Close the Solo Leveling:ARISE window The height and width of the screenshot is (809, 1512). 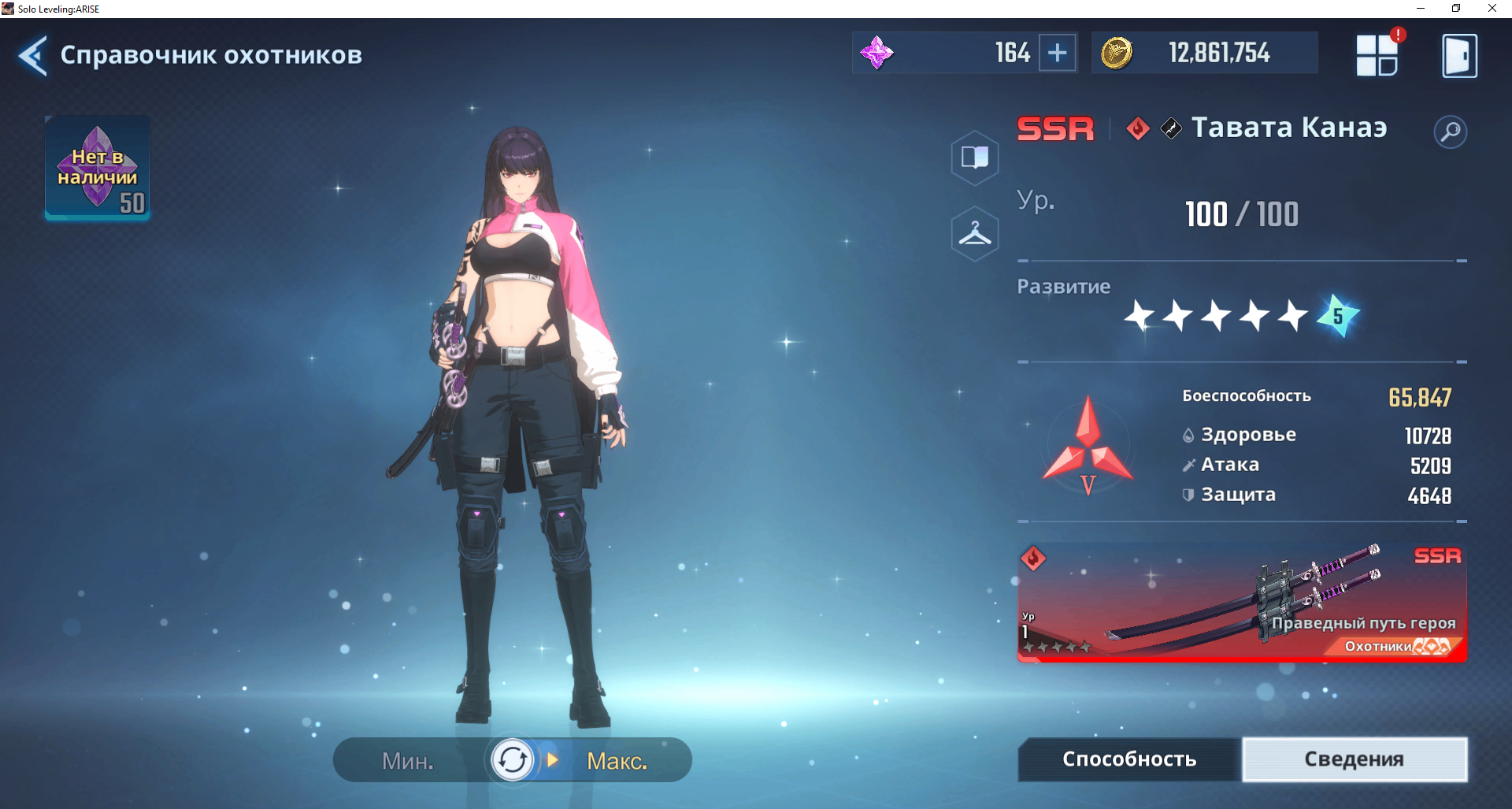1492,9
